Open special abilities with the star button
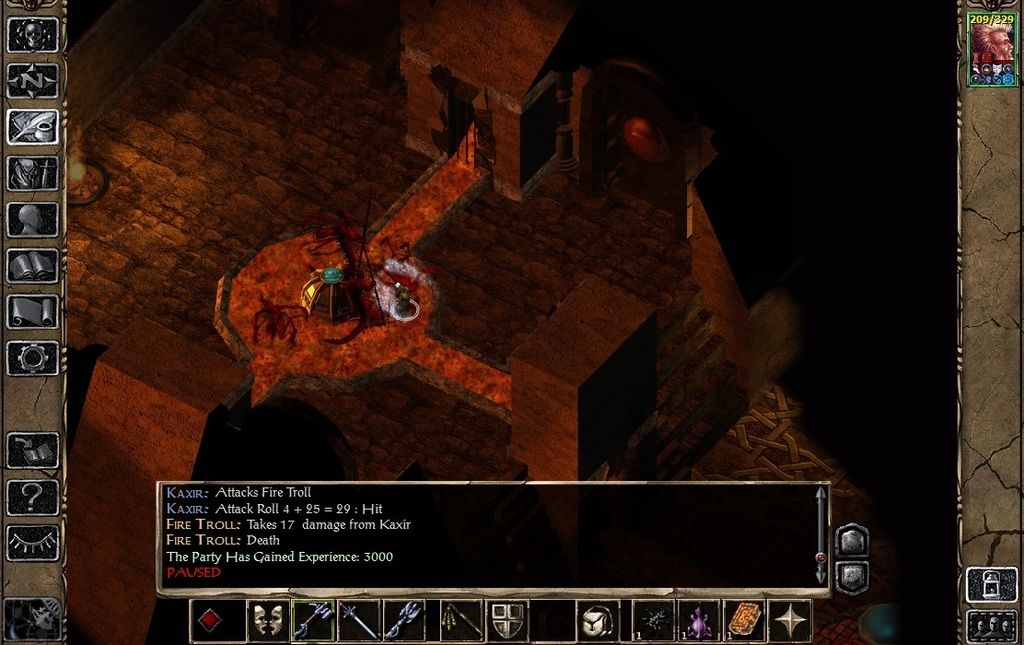The image size is (1024, 645). pos(790,621)
